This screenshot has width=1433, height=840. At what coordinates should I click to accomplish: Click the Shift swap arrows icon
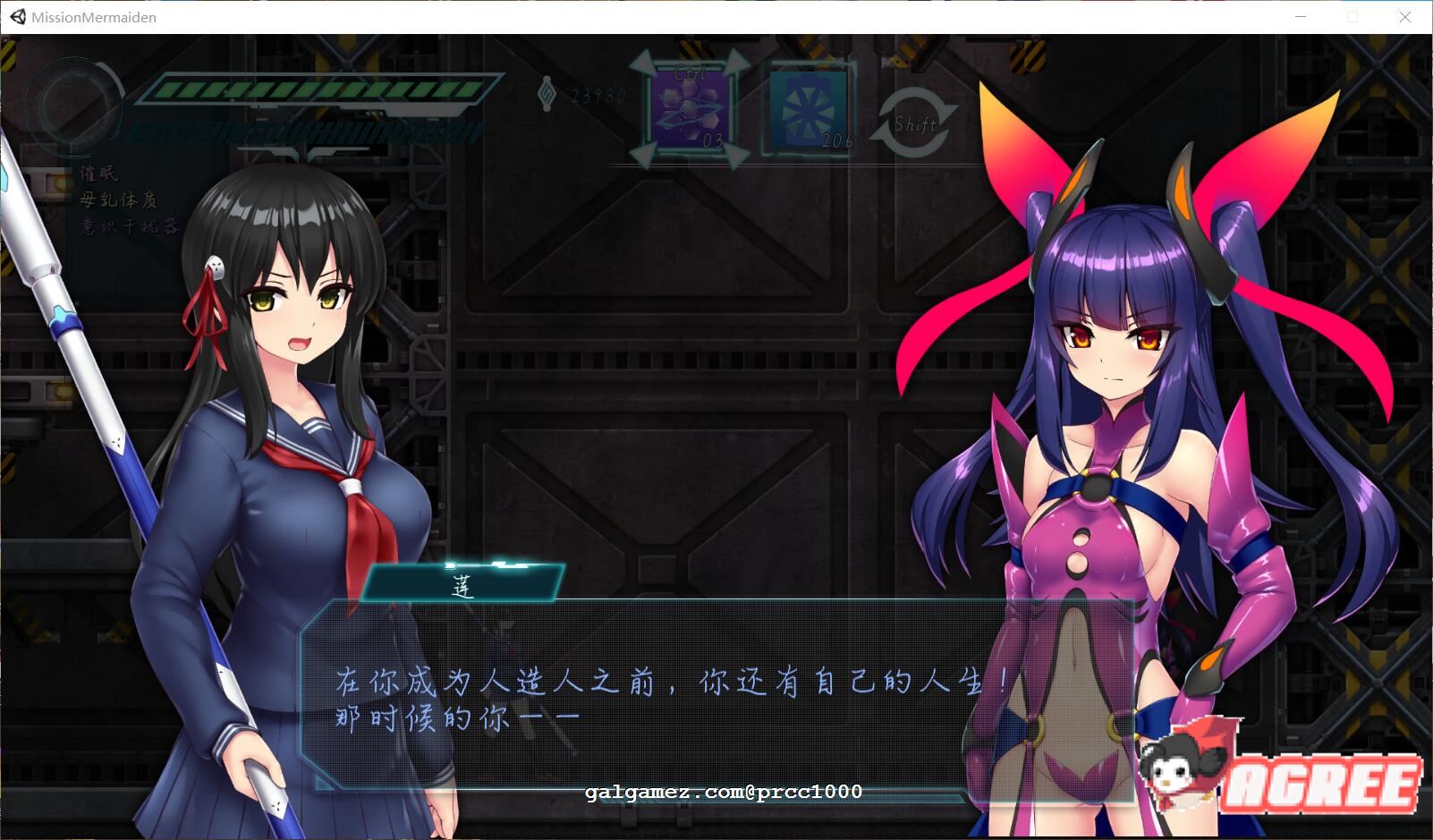point(913,123)
